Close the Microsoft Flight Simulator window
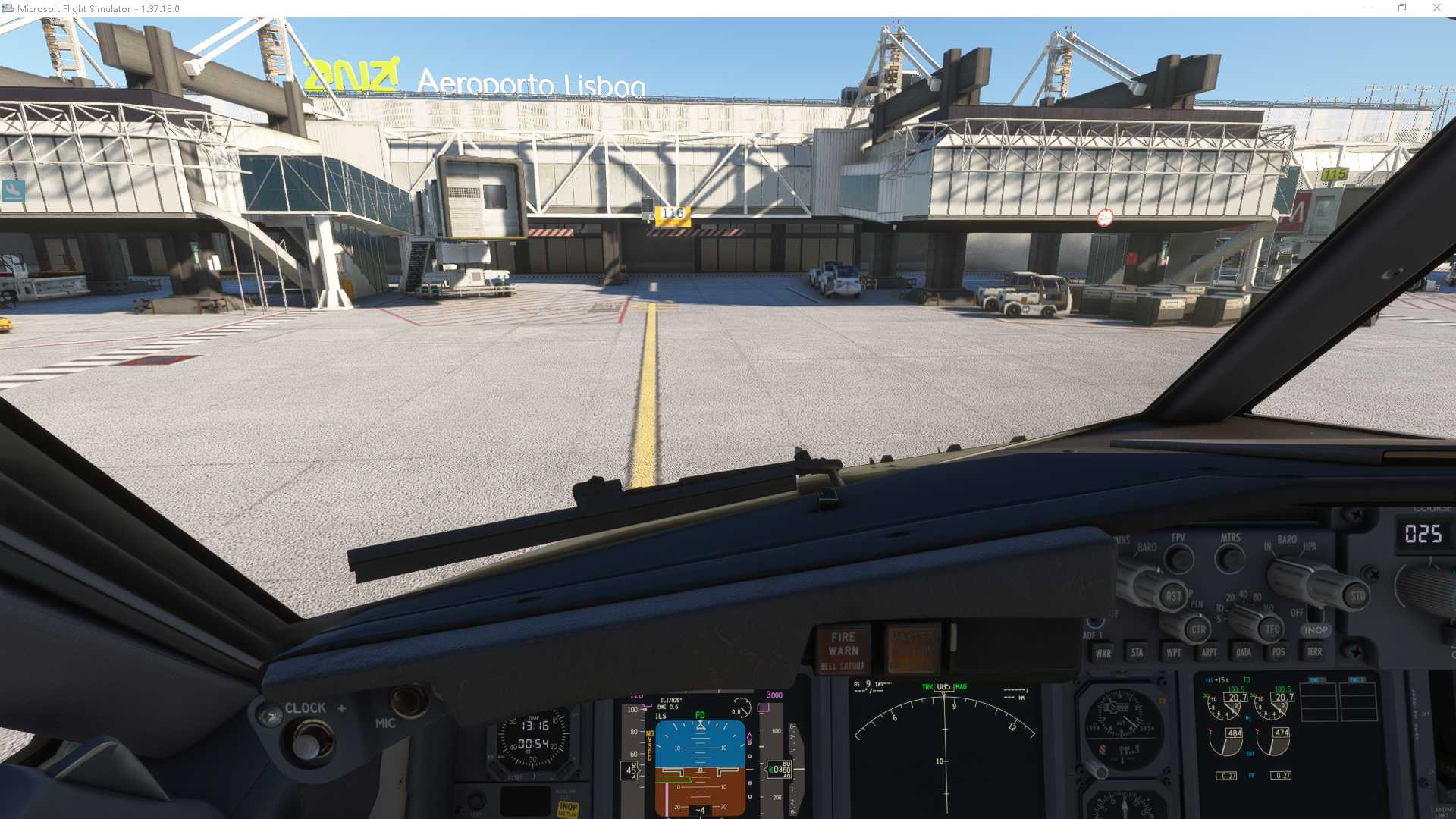 point(1436,8)
